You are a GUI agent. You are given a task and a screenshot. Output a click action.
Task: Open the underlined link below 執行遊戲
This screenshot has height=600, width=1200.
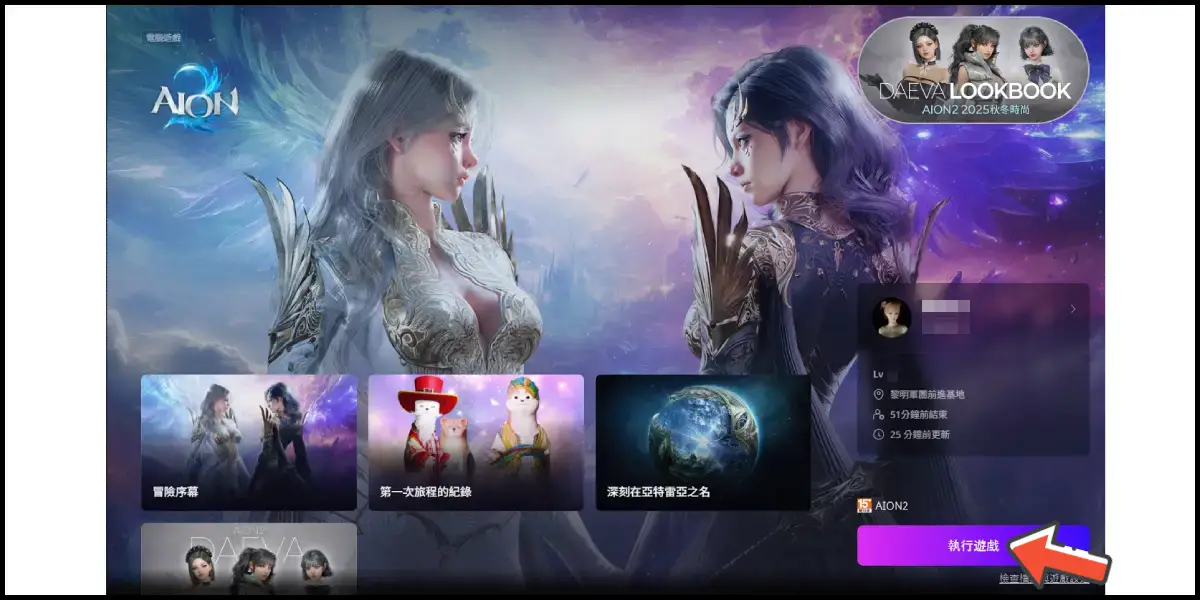1043,579
